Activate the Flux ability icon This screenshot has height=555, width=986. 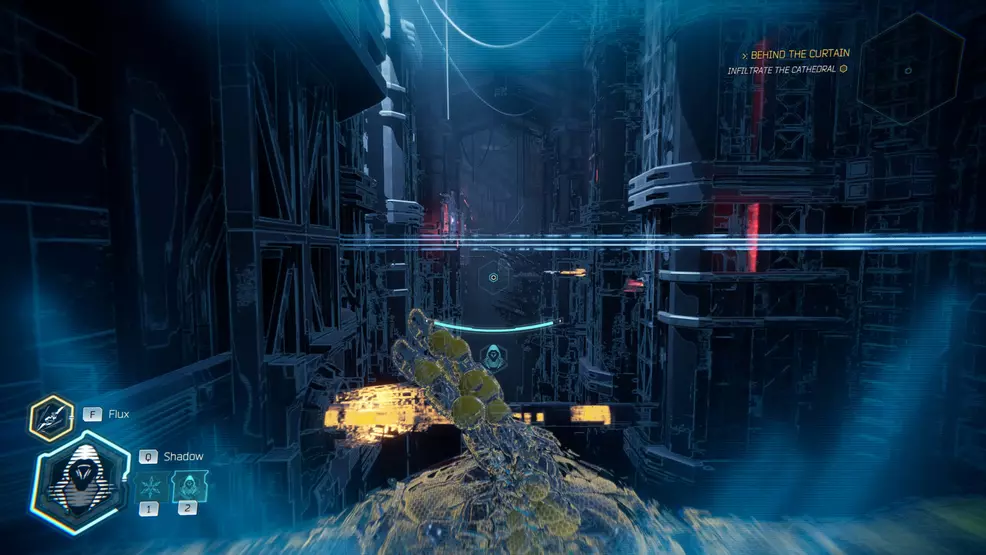point(52,419)
